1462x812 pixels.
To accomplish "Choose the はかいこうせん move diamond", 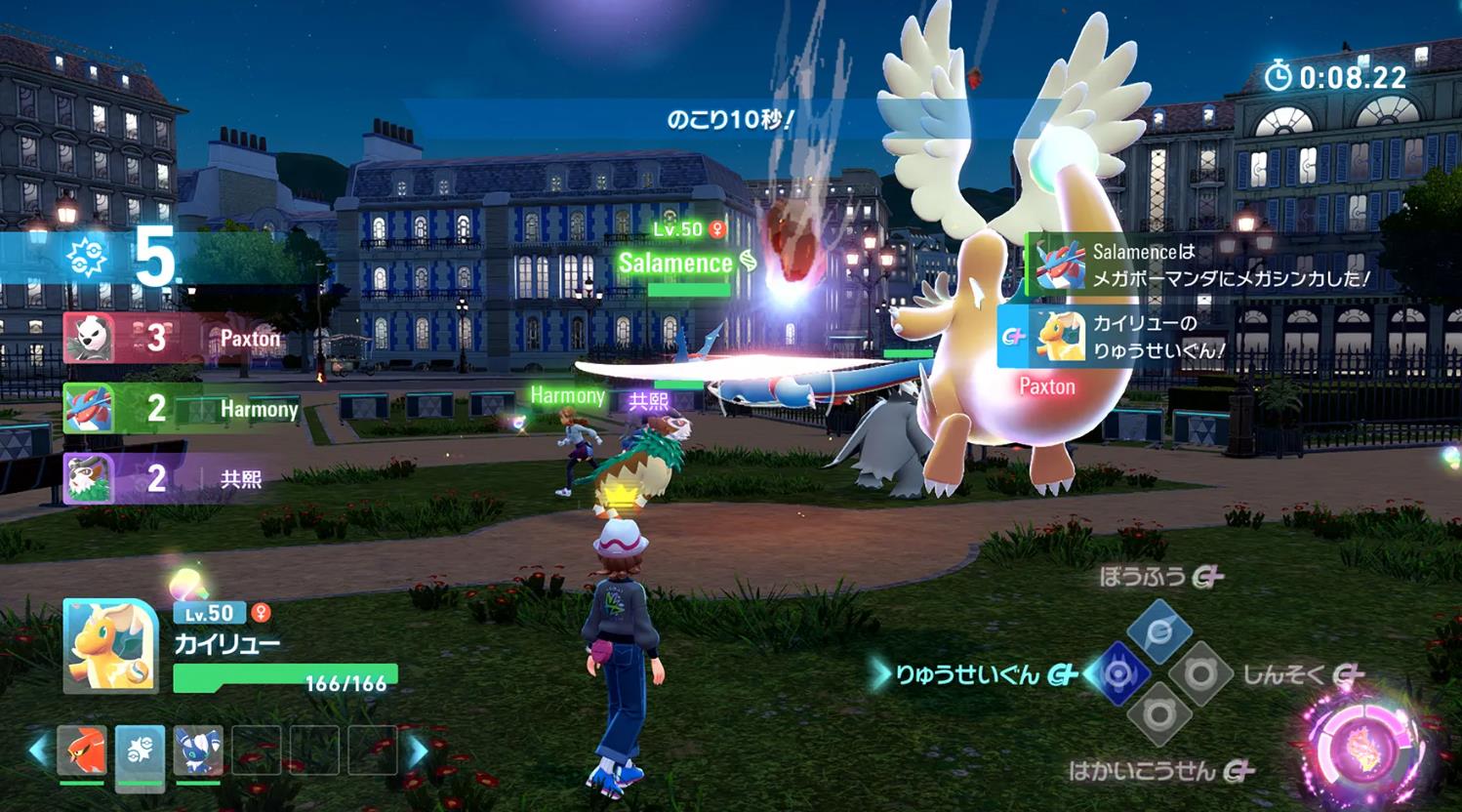I will coord(1159,715).
